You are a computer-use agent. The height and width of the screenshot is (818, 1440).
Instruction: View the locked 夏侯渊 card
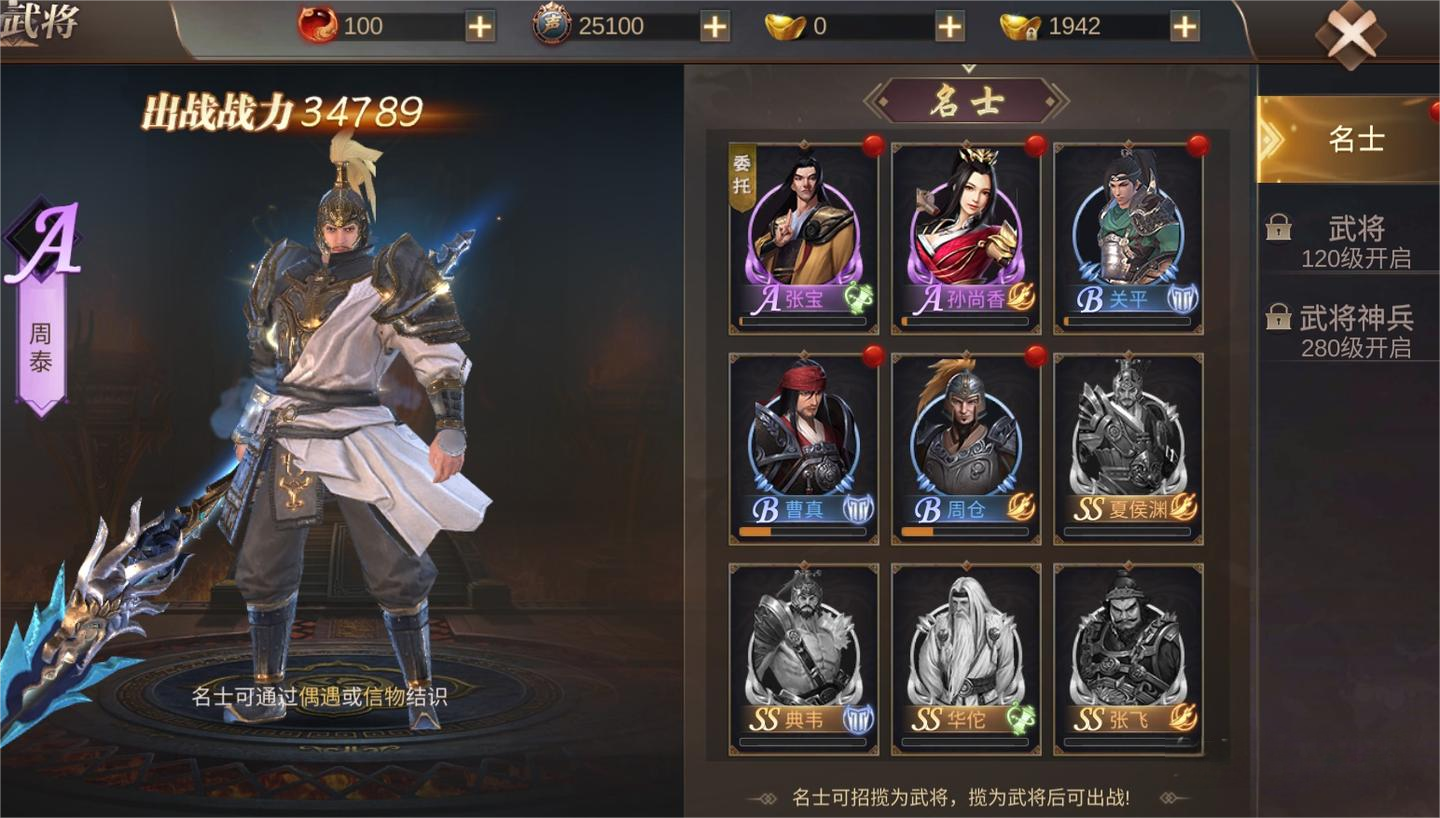[1128, 448]
